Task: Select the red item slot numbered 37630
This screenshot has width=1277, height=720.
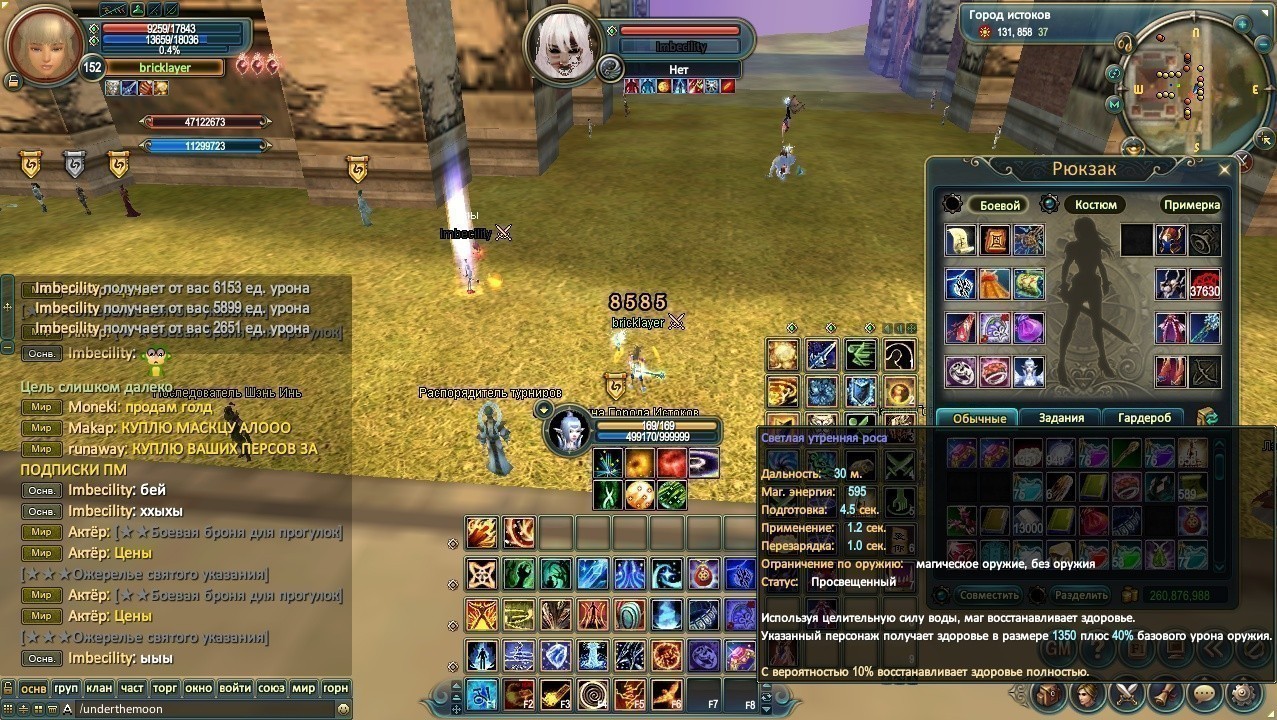Action: tap(1204, 284)
